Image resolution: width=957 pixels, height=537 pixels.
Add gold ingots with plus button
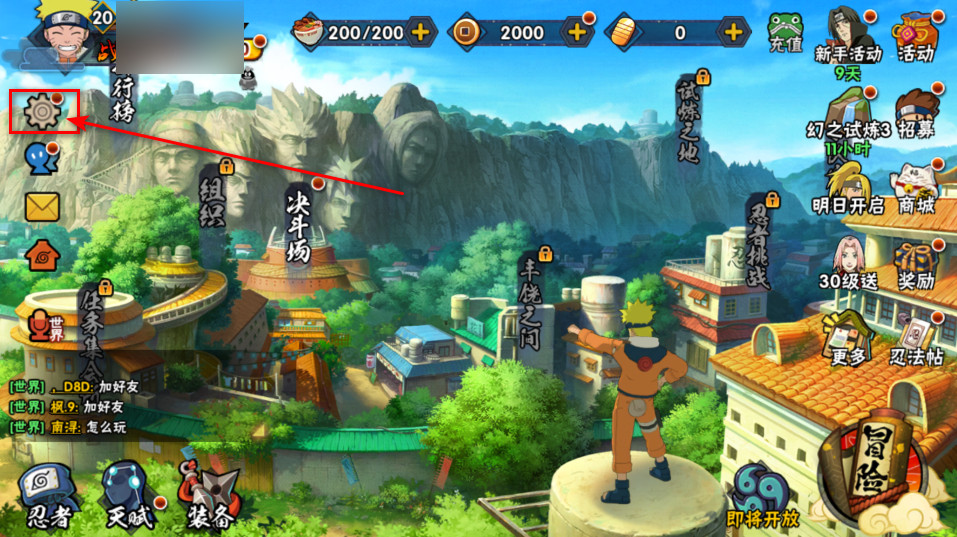(735, 32)
